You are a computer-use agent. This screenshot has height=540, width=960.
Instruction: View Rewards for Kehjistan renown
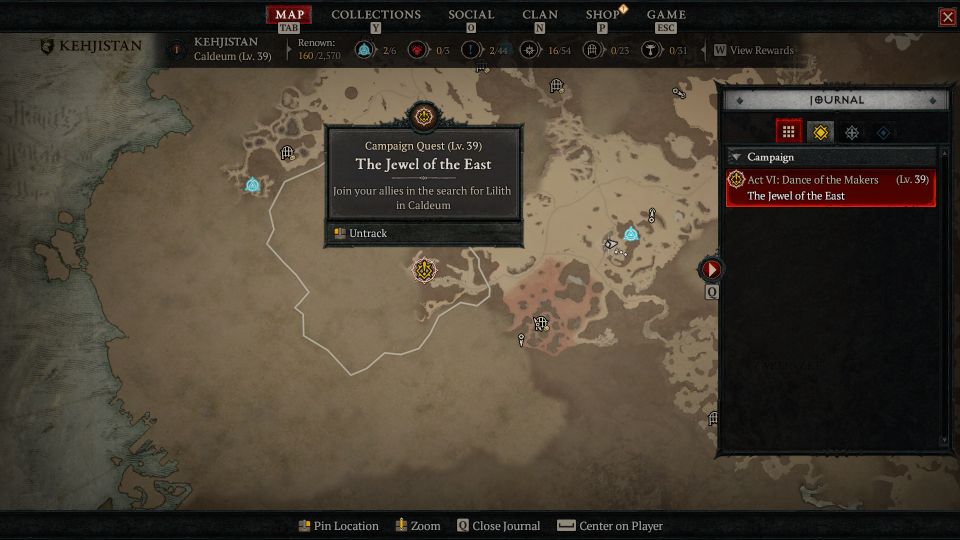[x=754, y=50]
